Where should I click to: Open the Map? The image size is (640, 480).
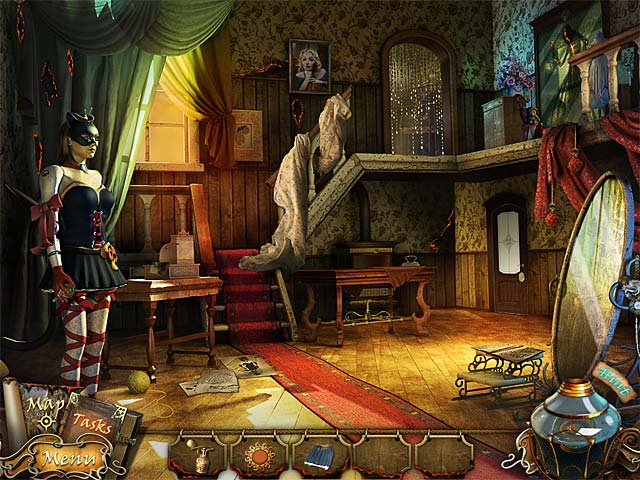pyautogui.click(x=40, y=406)
